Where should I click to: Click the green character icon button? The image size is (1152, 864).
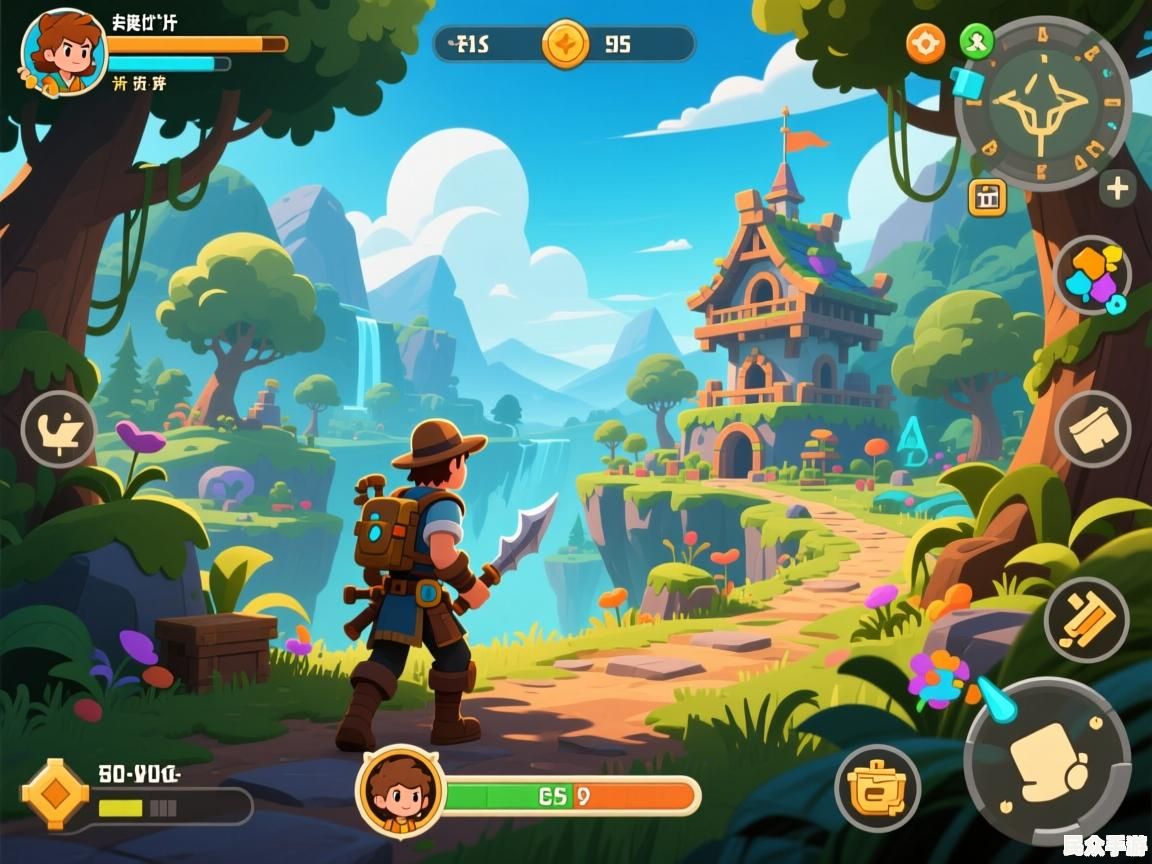975,42
